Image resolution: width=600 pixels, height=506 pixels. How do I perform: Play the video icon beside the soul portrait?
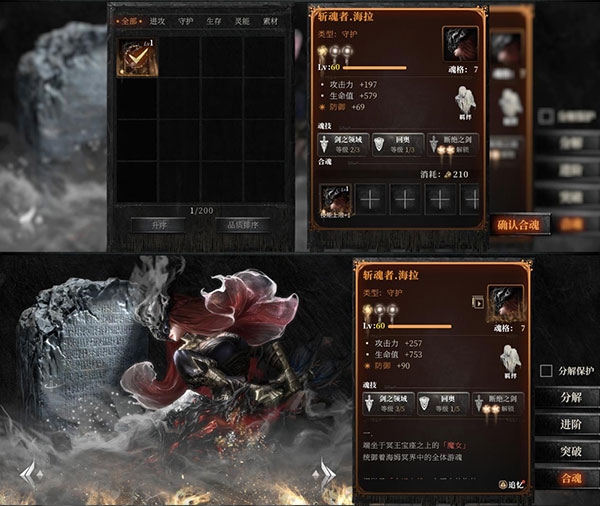(478, 301)
